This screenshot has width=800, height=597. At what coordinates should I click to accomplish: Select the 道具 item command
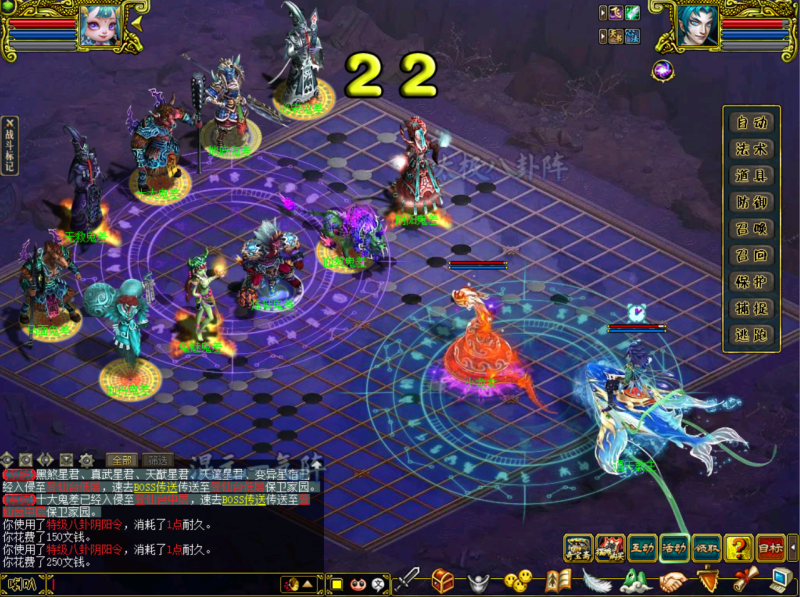(x=751, y=176)
